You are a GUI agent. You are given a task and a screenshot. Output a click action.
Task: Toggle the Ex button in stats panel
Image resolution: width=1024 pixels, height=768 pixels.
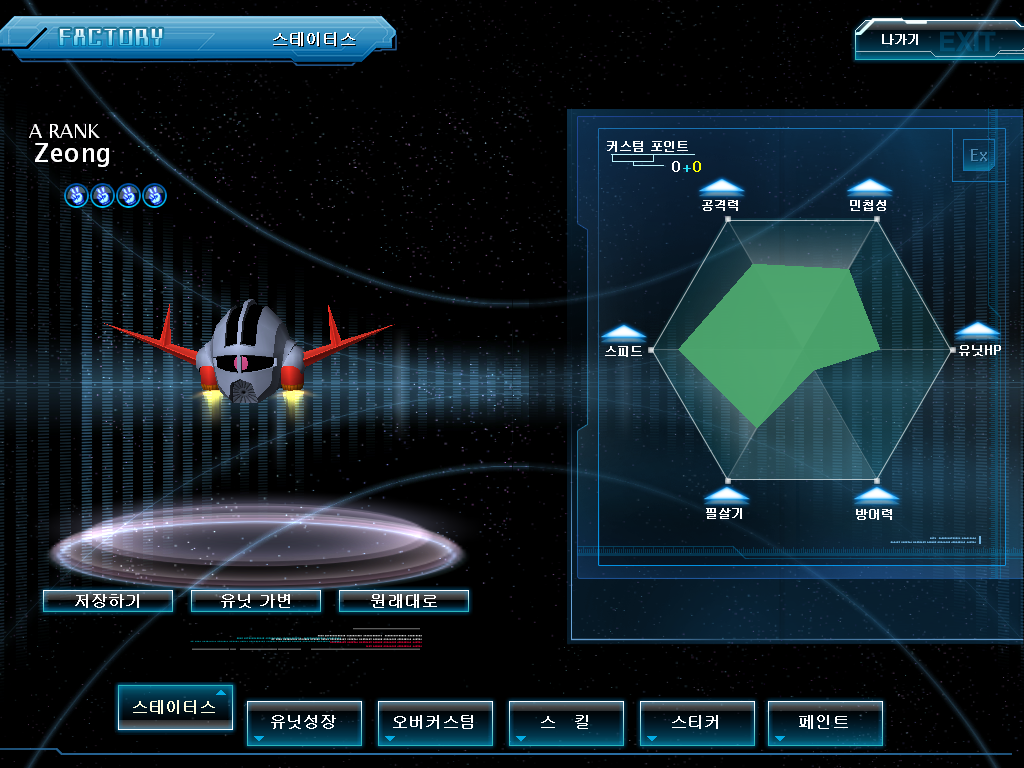tap(978, 156)
